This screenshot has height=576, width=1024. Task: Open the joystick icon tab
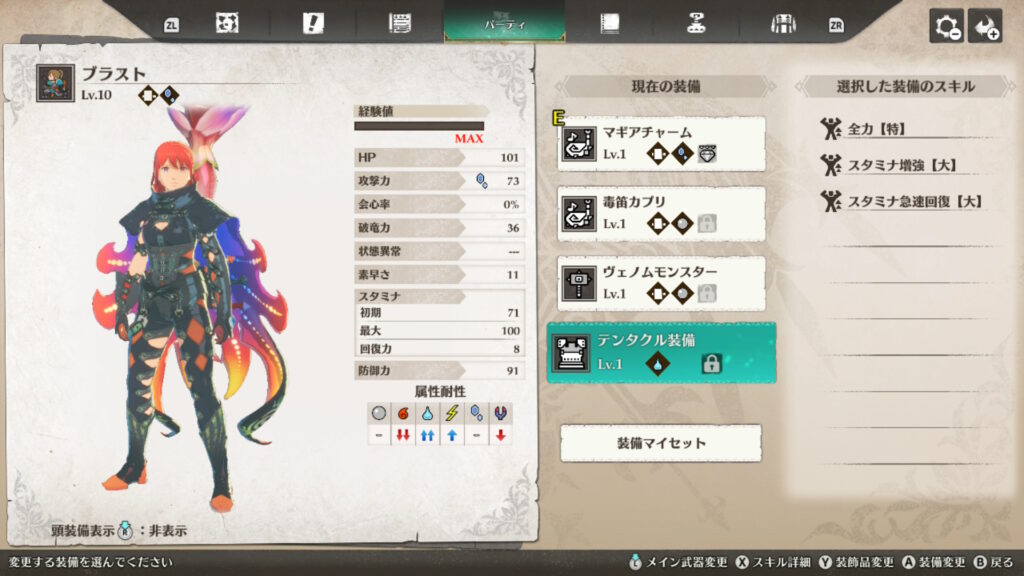pyautogui.click(x=696, y=24)
